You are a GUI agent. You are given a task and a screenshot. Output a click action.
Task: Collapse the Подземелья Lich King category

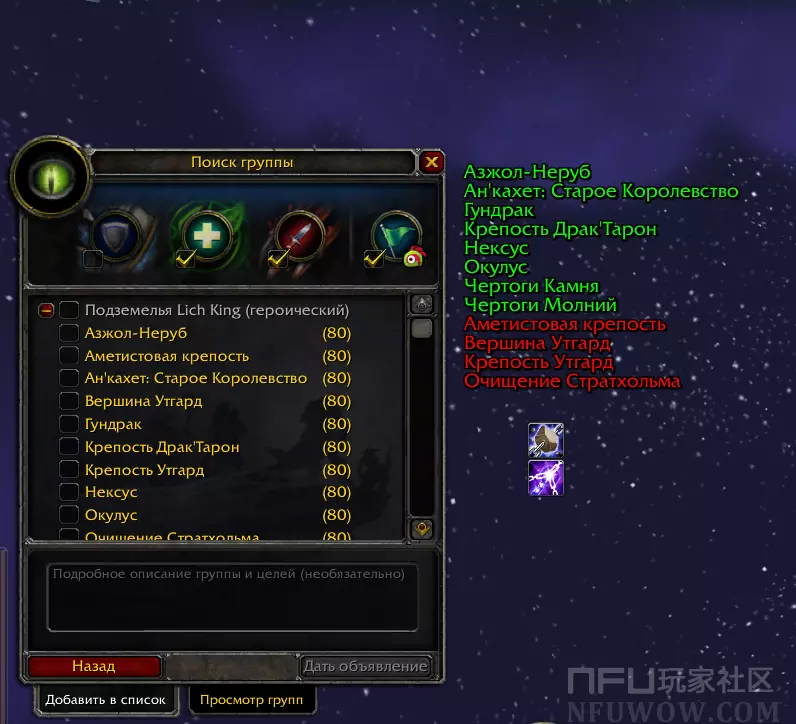pyautogui.click(x=46, y=310)
